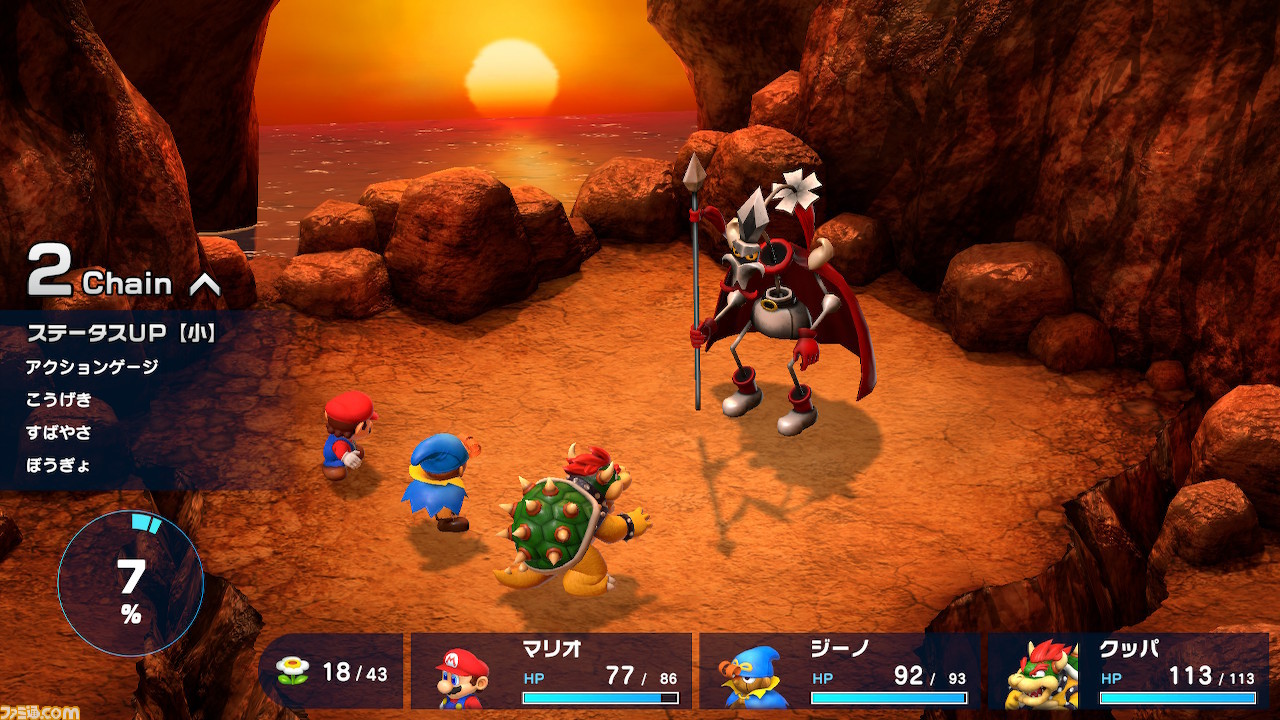Select Mario's party status panel
Screen dimensions: 1280x720
click(551, 671)
